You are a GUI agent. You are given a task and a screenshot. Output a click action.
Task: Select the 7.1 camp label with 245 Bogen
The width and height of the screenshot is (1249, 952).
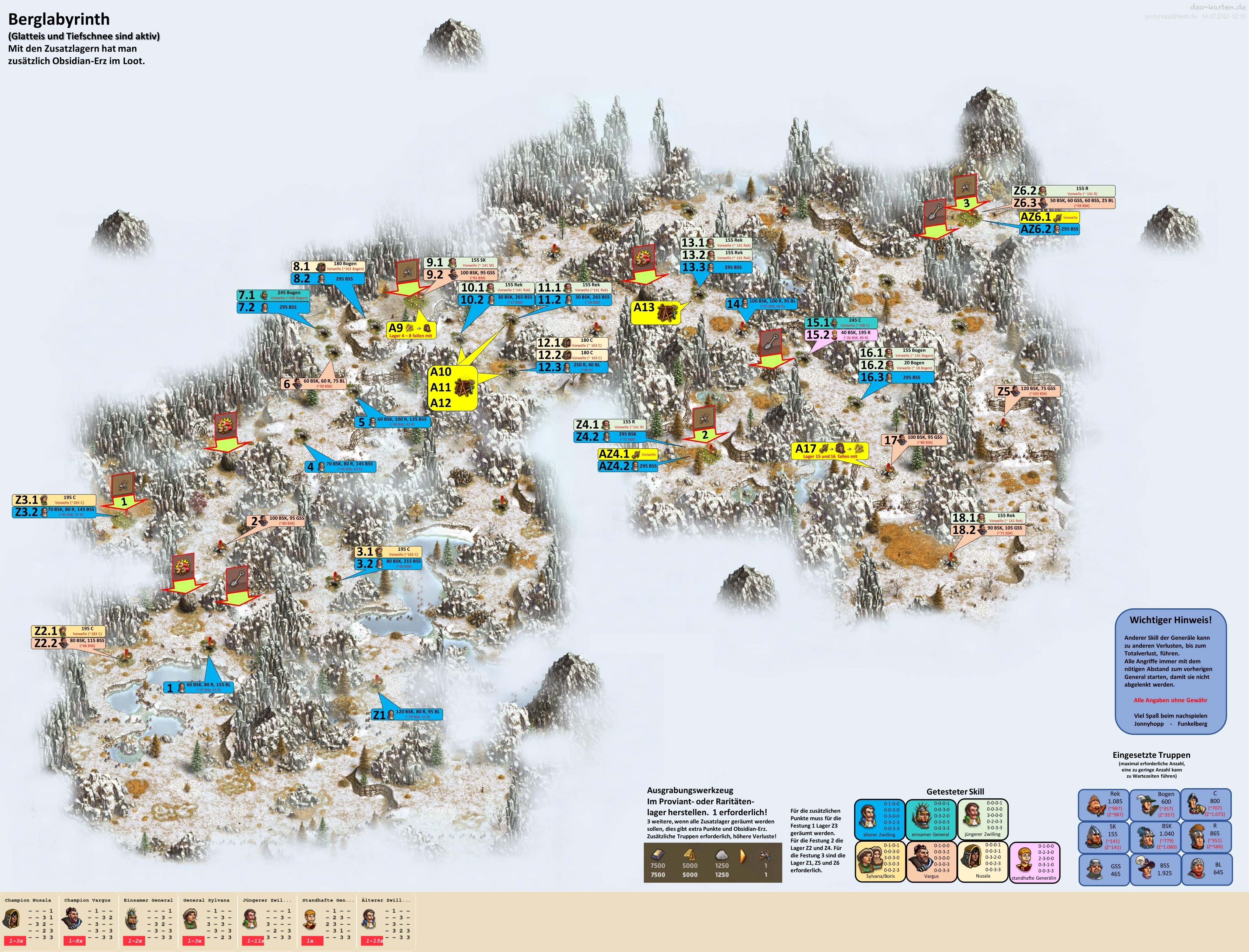pos(273,295)
